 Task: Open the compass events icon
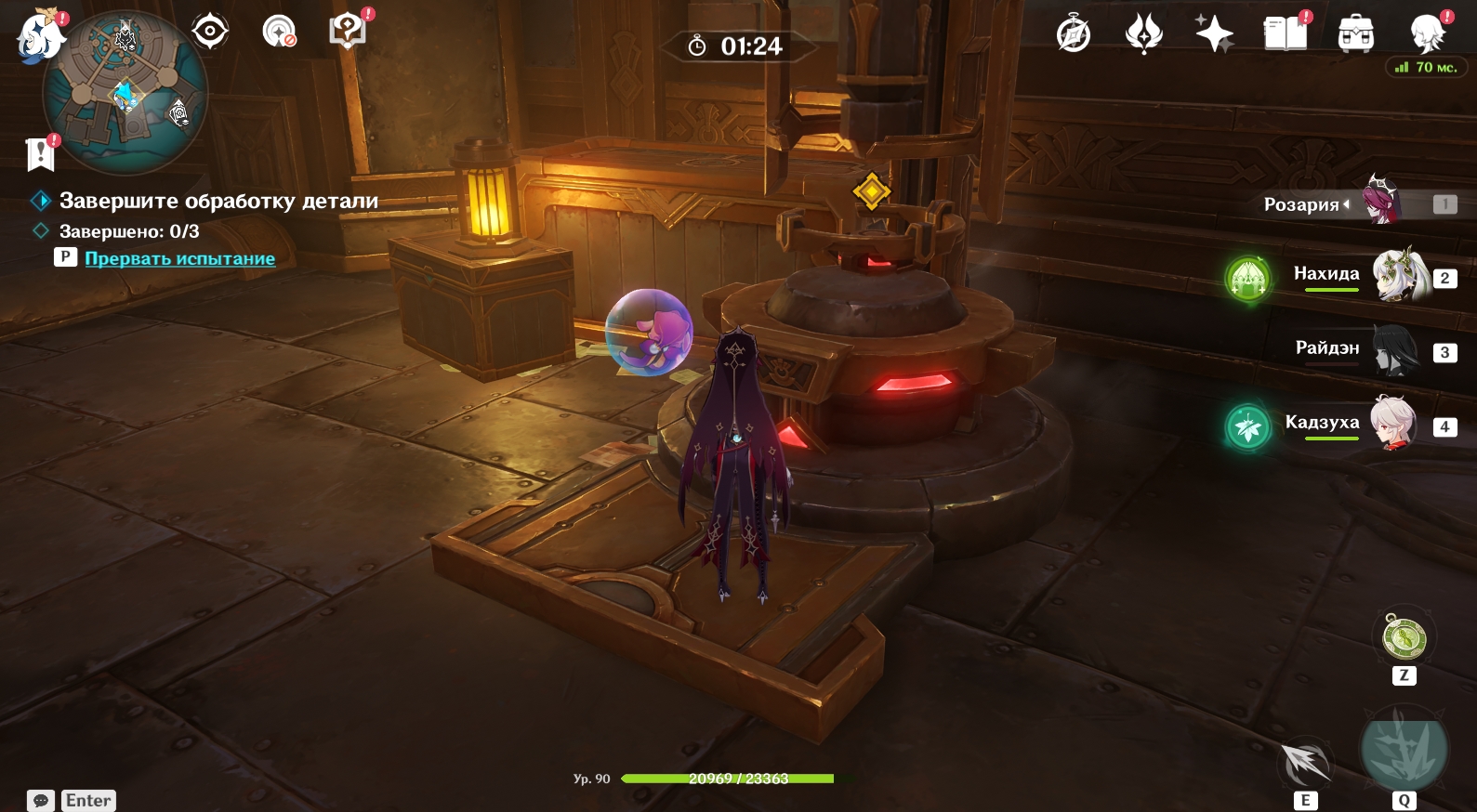click(1074, 34)
